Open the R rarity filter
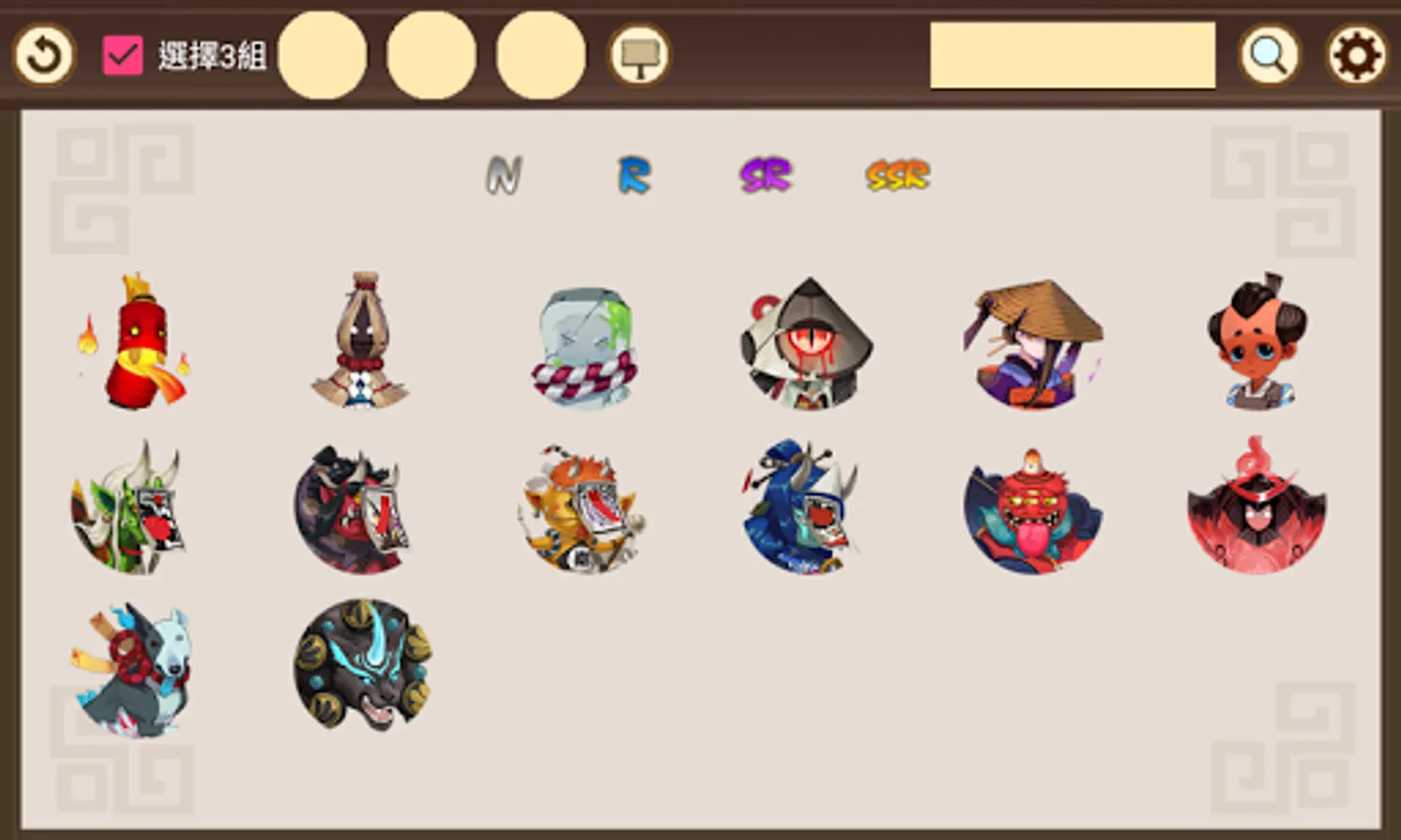This screenshot has height=840, width=1401. (634, 174)
